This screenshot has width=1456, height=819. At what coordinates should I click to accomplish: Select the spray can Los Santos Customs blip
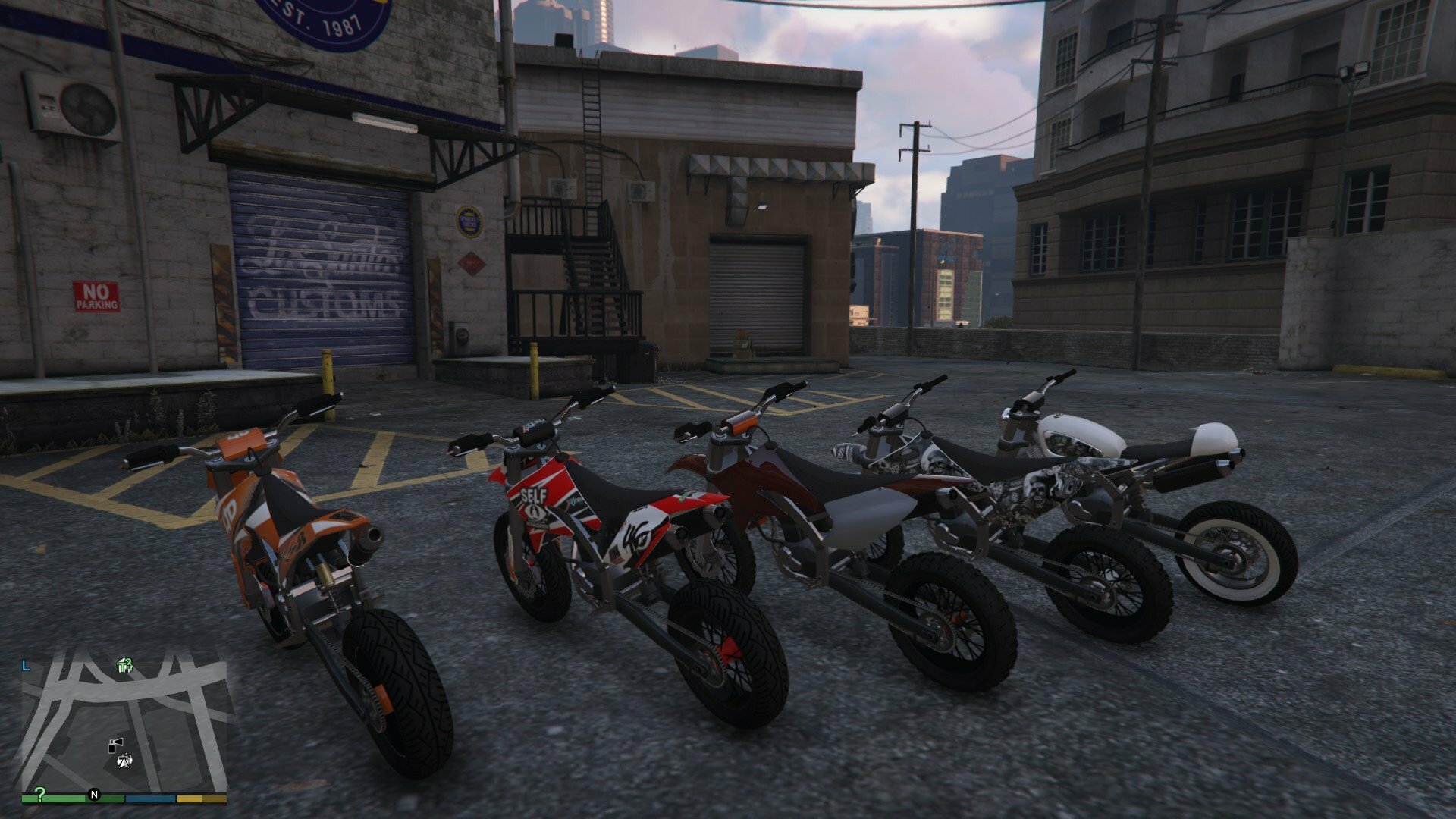[115, 744]
